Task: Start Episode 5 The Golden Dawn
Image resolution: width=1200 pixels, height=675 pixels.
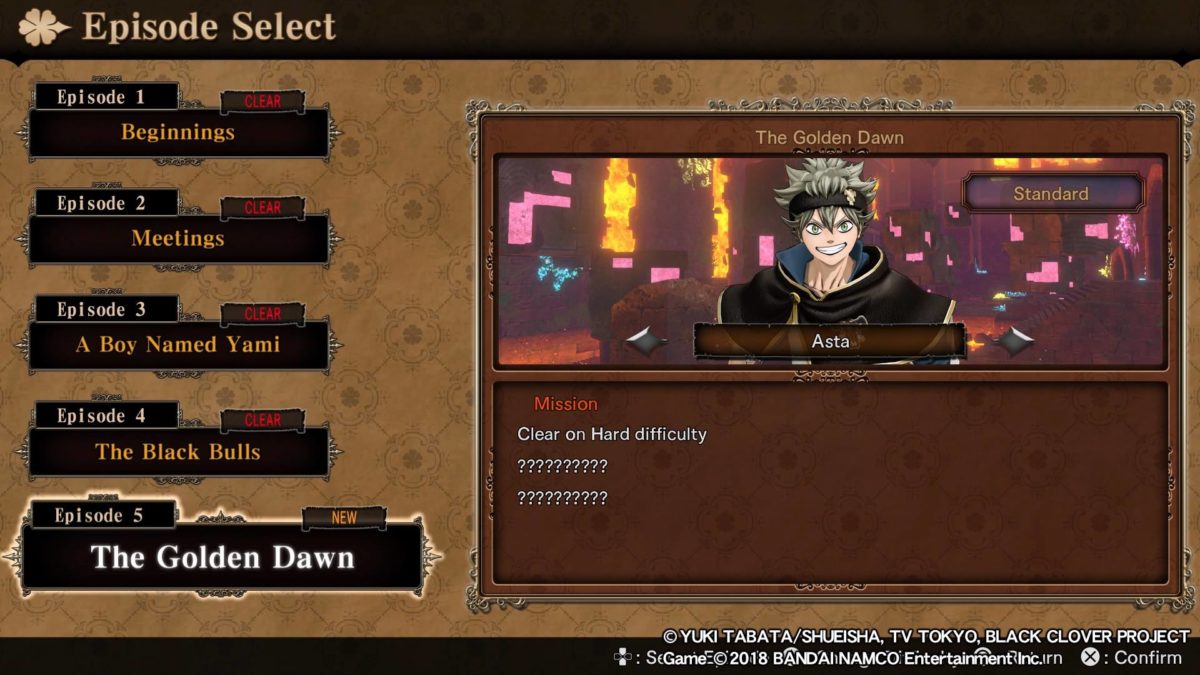Action: pyautogui.click(x=222, y=557)
